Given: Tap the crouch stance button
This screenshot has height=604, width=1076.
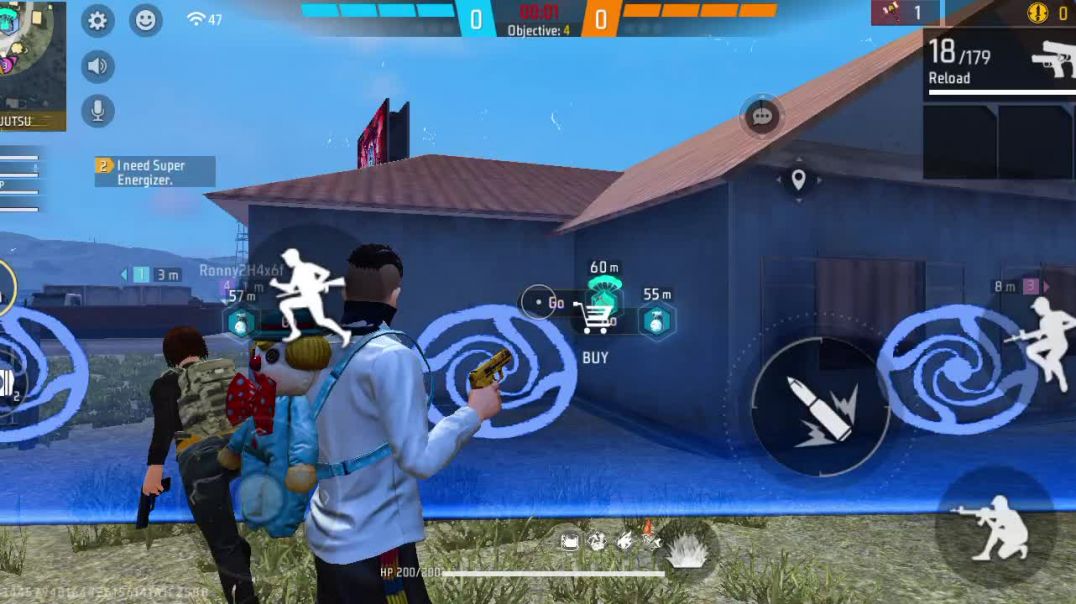Looking at the screenshot, I should (995, 527).
